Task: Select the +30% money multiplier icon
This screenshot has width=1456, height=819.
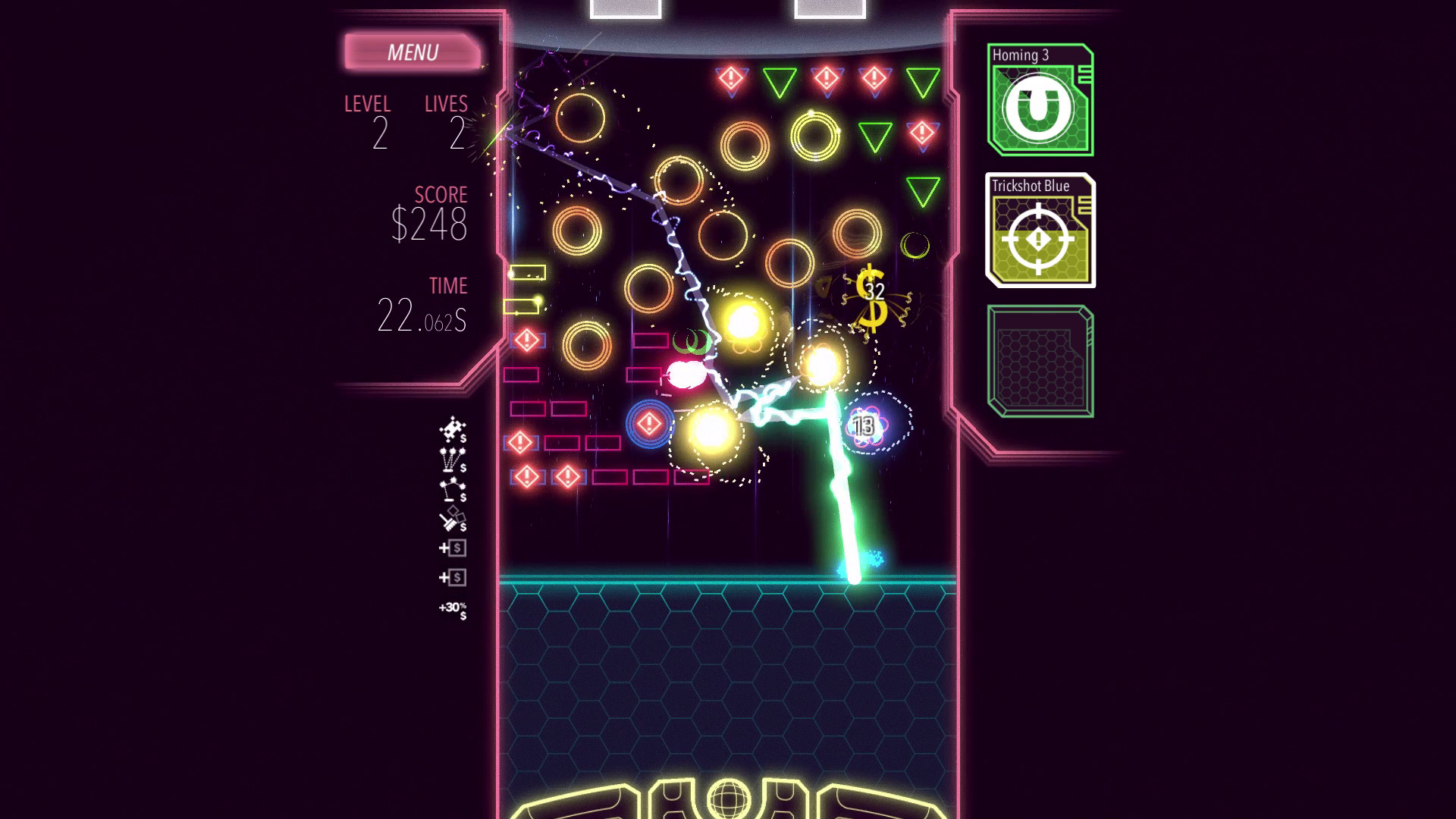Action: click(453, 607)
